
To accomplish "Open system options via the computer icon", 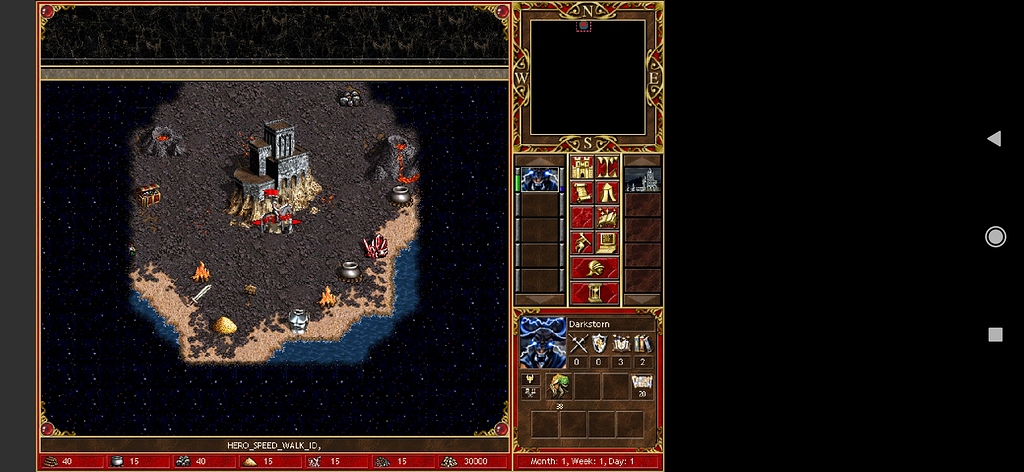I will click(x=607, y=242).
